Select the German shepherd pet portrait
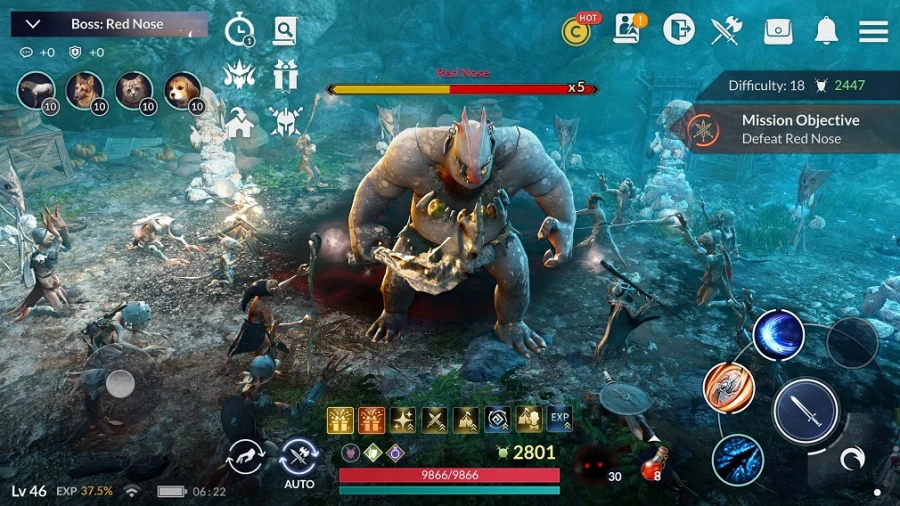Screen dimensions: 900x506 tap(85, 91)
